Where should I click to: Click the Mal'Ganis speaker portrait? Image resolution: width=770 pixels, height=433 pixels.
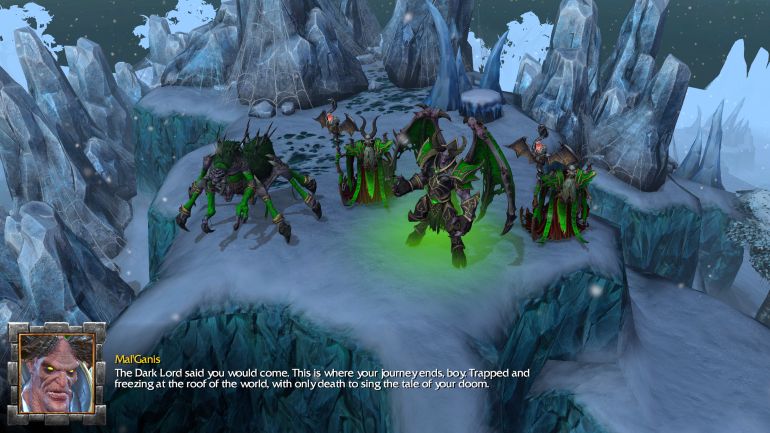pos(56,373)
